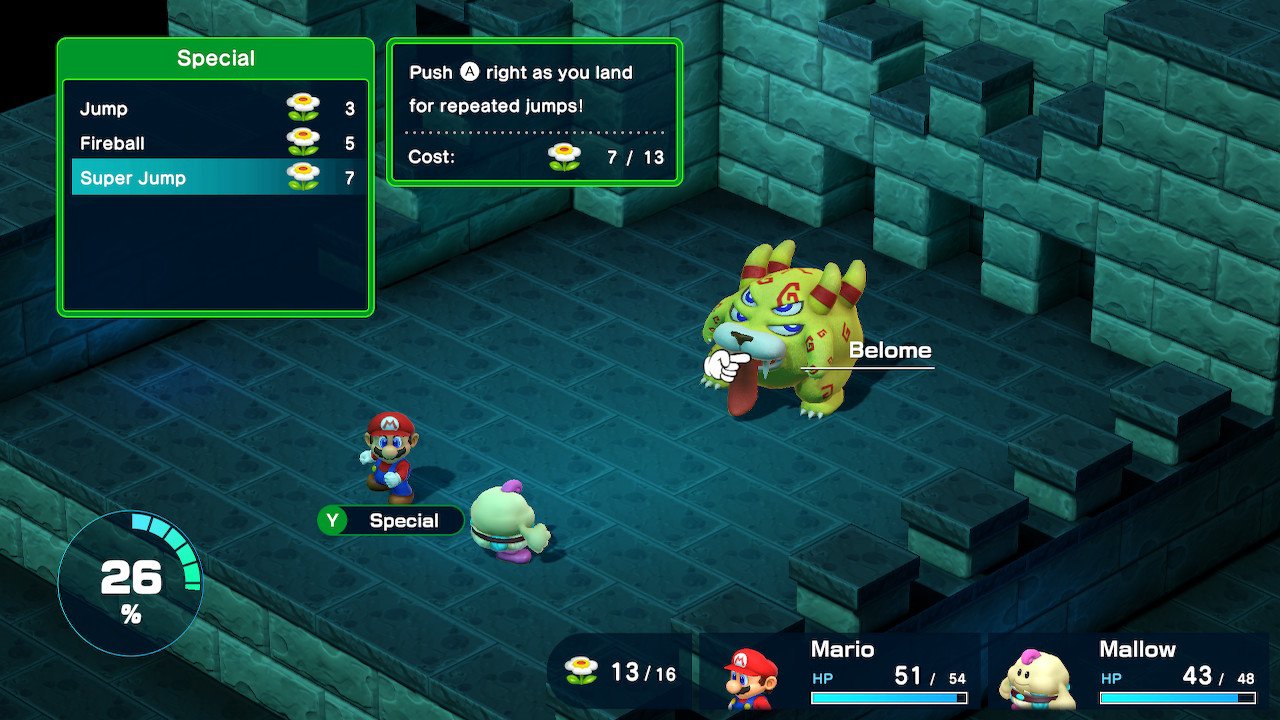Choose Fireball from the Special list
Viewport: 1280px width, 720px height.
click(216, 143)
